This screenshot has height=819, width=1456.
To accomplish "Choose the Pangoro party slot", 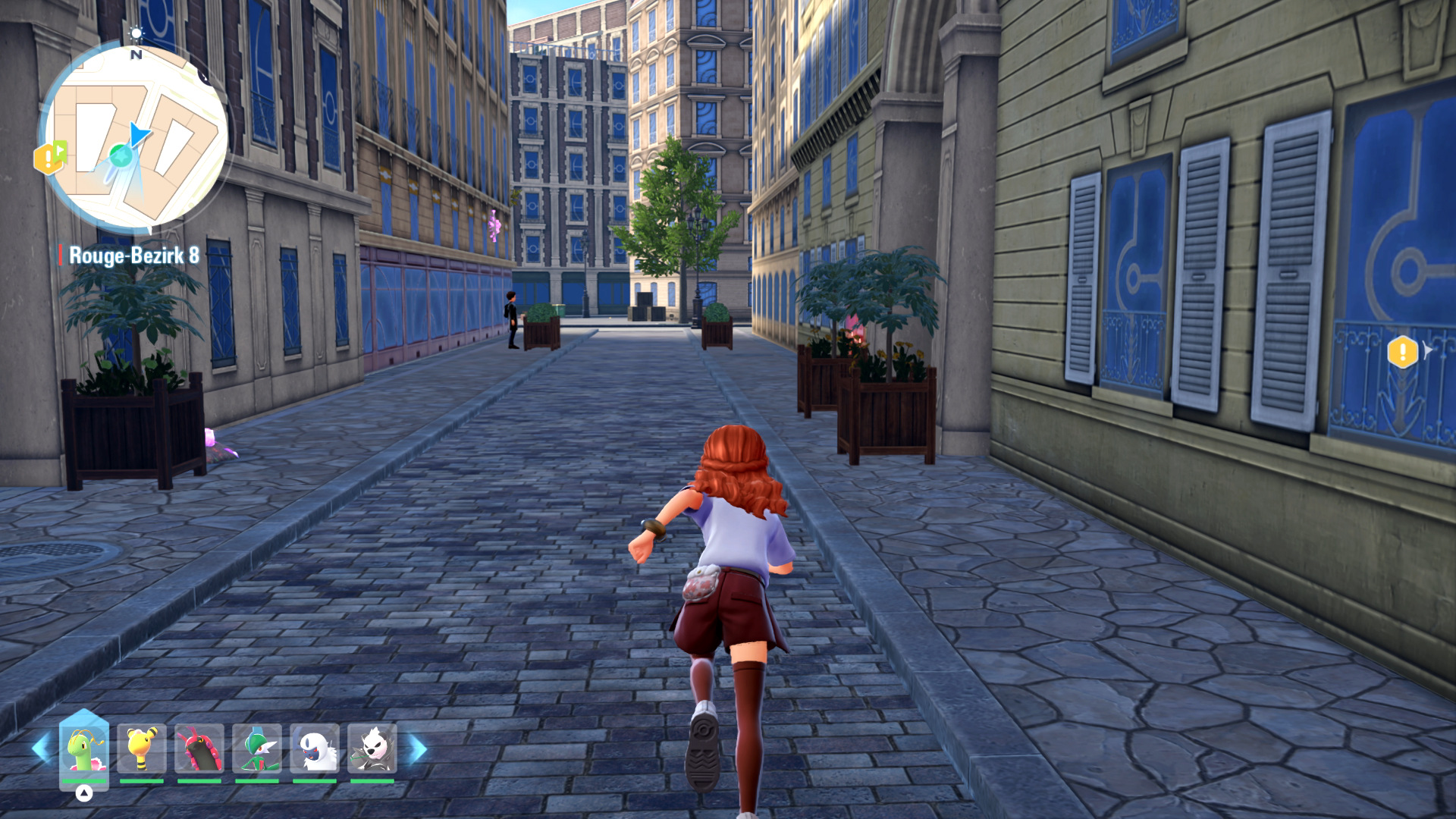I will [372, 749].
